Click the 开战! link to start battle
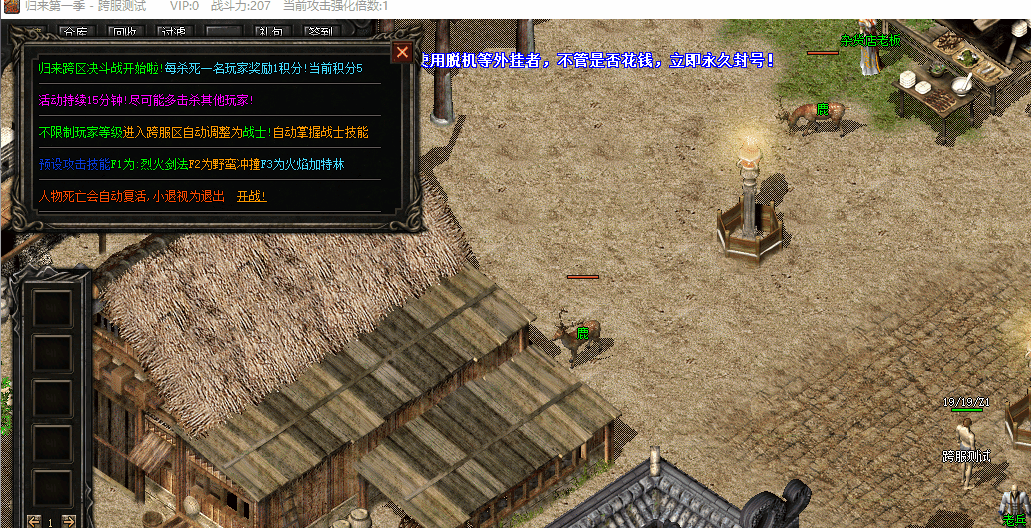This screenshot has height=528, width=1031. [x=251, y=196]
